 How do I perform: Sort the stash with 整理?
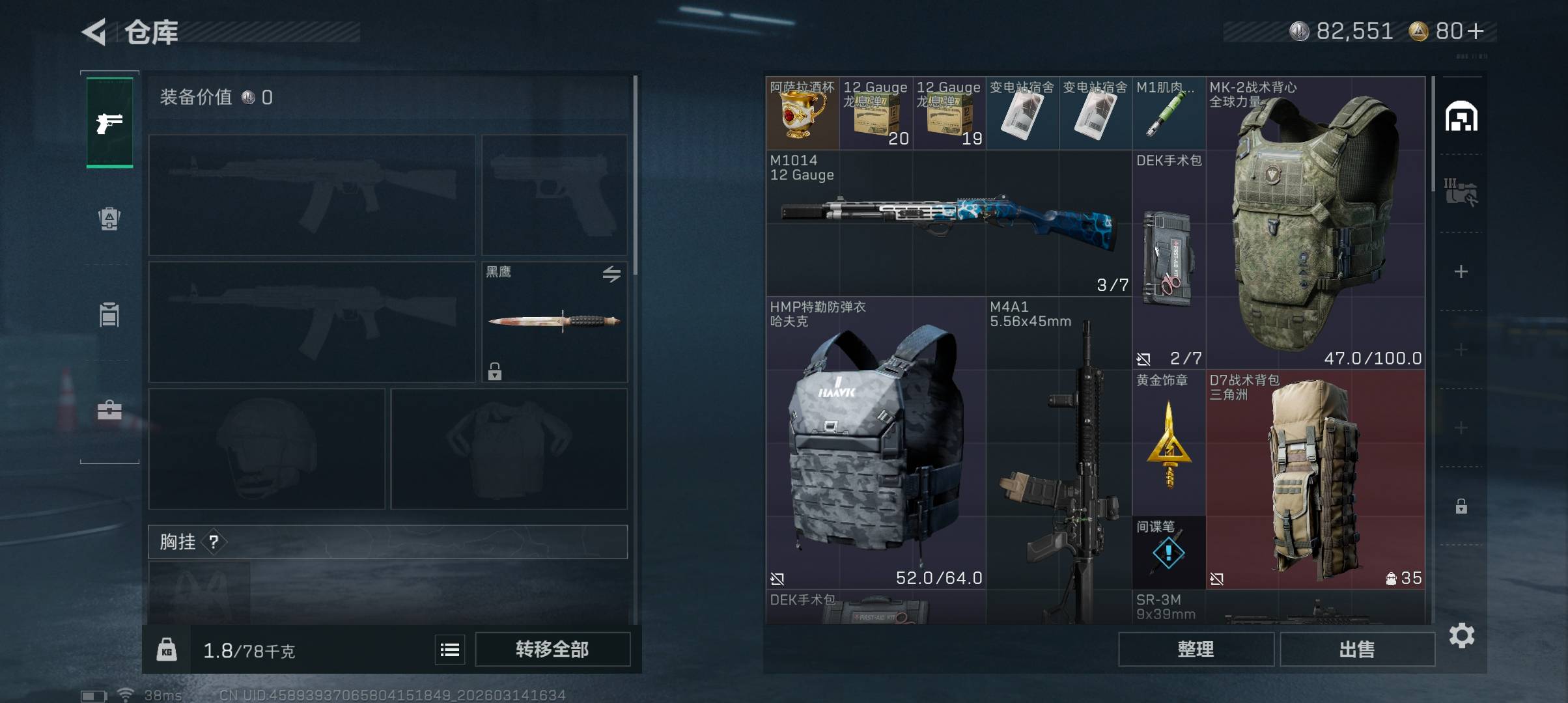pyautogui.click(x=1196, y=649)
